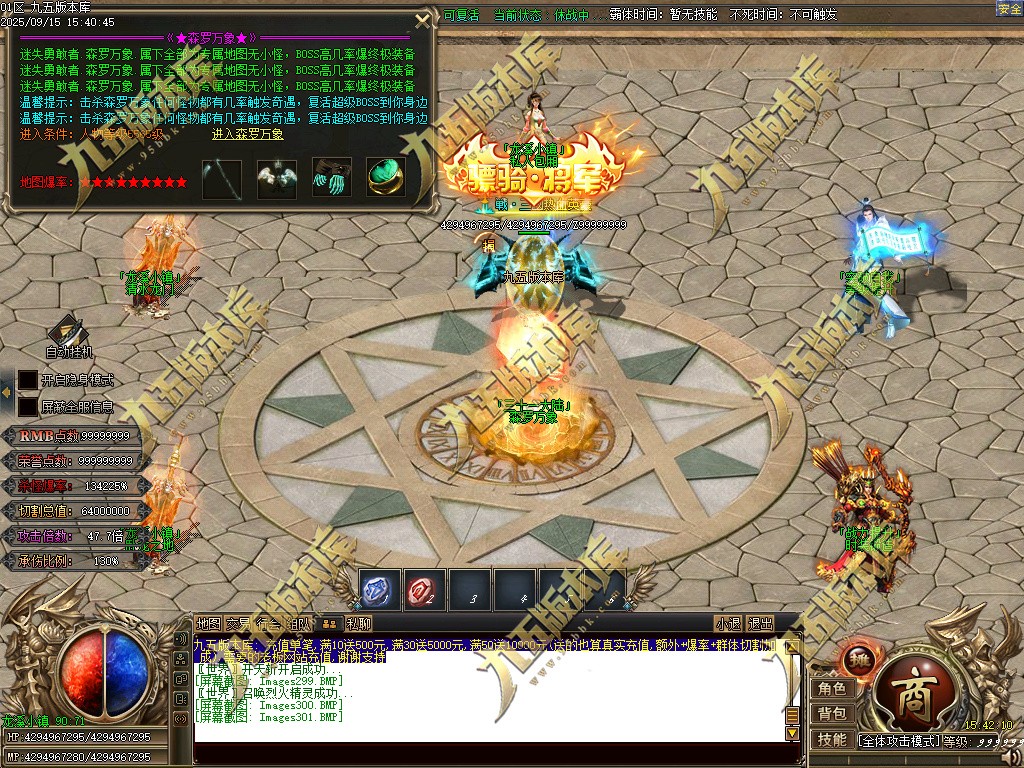This screenshot has height=768, width=1024.
Task: Toggle the 屏蔽全服信息 checkbox
Action: coord(28,407)
